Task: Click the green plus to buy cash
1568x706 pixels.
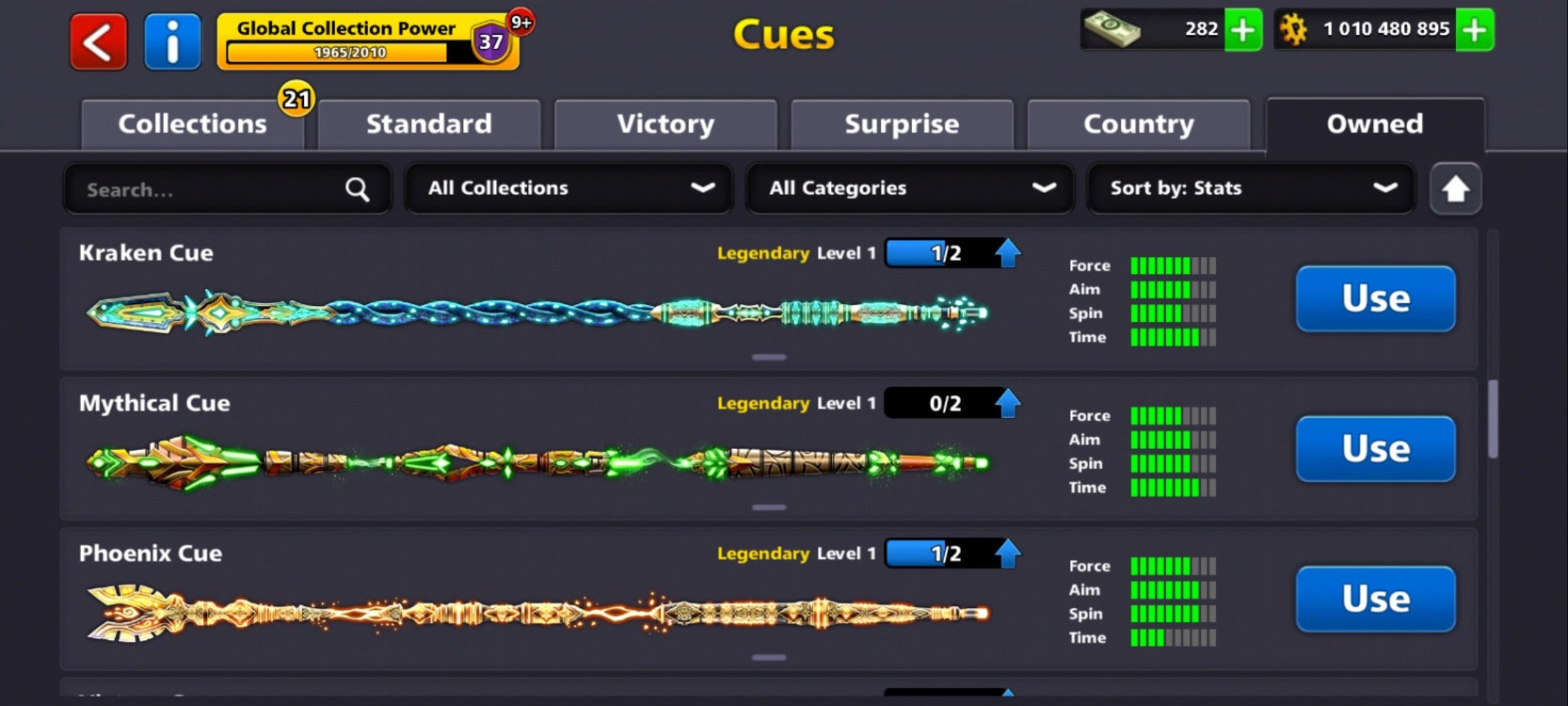Action: coord(1242,30)
